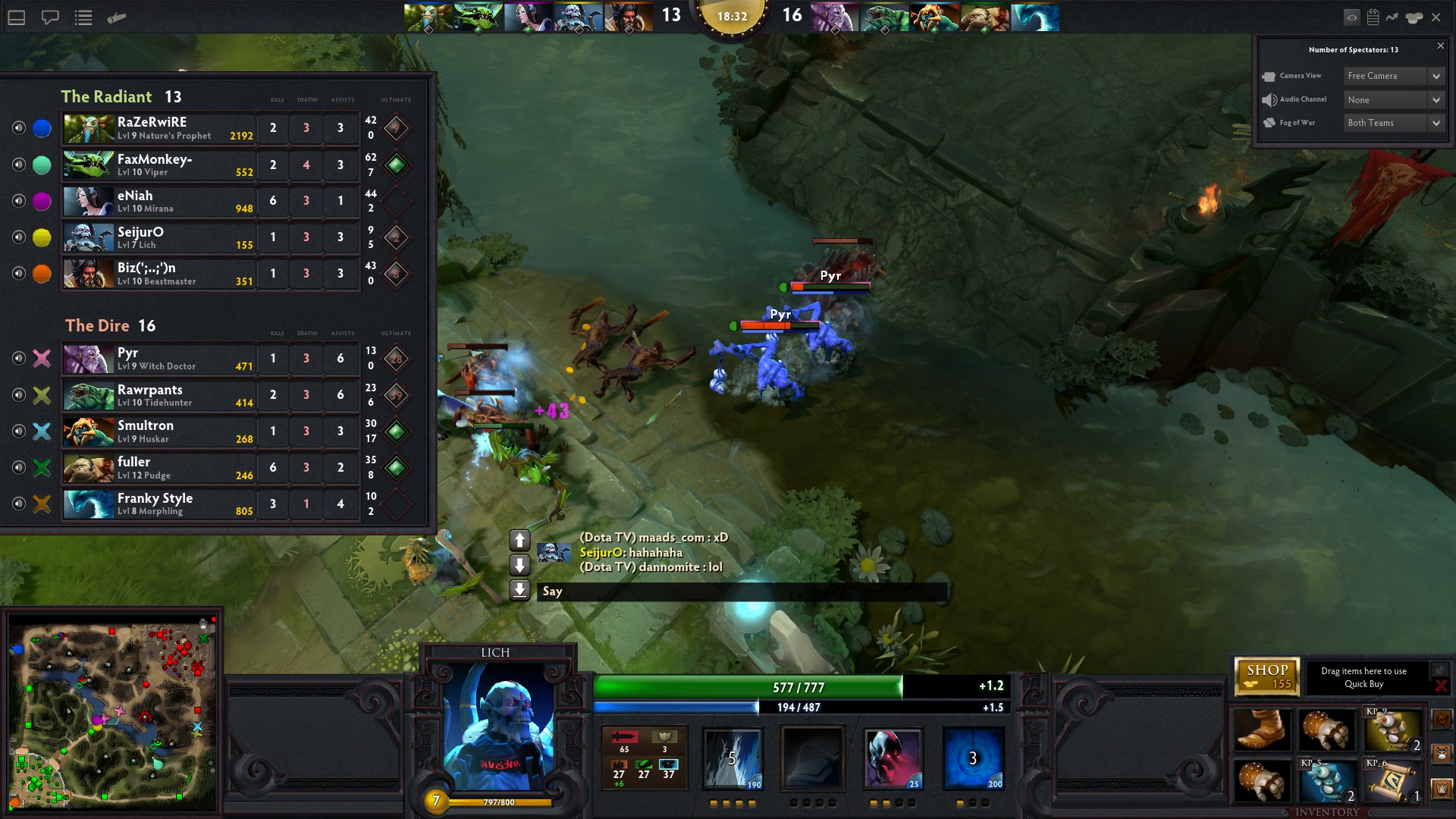This screenshot has width=1456, height=819.
Task: Open the Audio Channel dropdown
Action: click(1394, 100)
